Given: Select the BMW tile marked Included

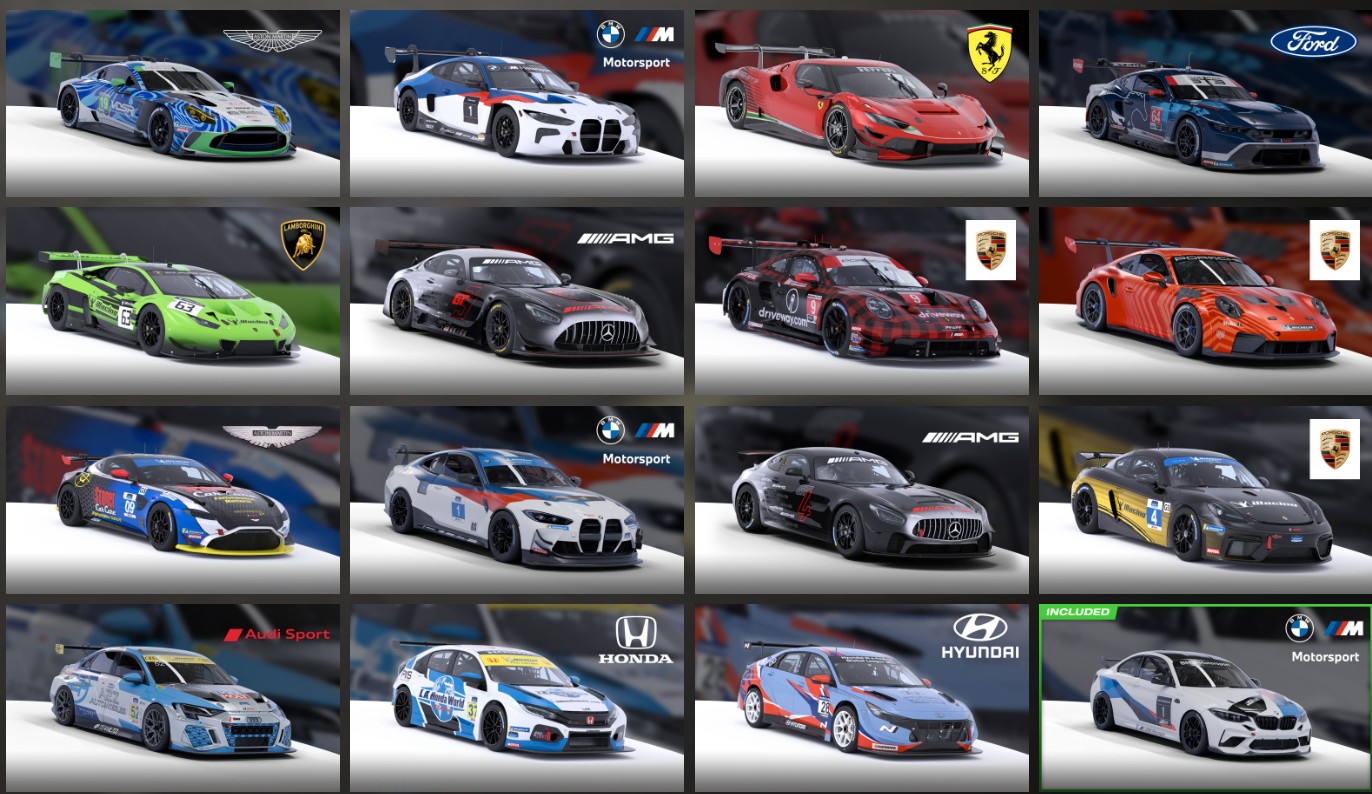Looking at the screenshot, I should [1205, 697].
